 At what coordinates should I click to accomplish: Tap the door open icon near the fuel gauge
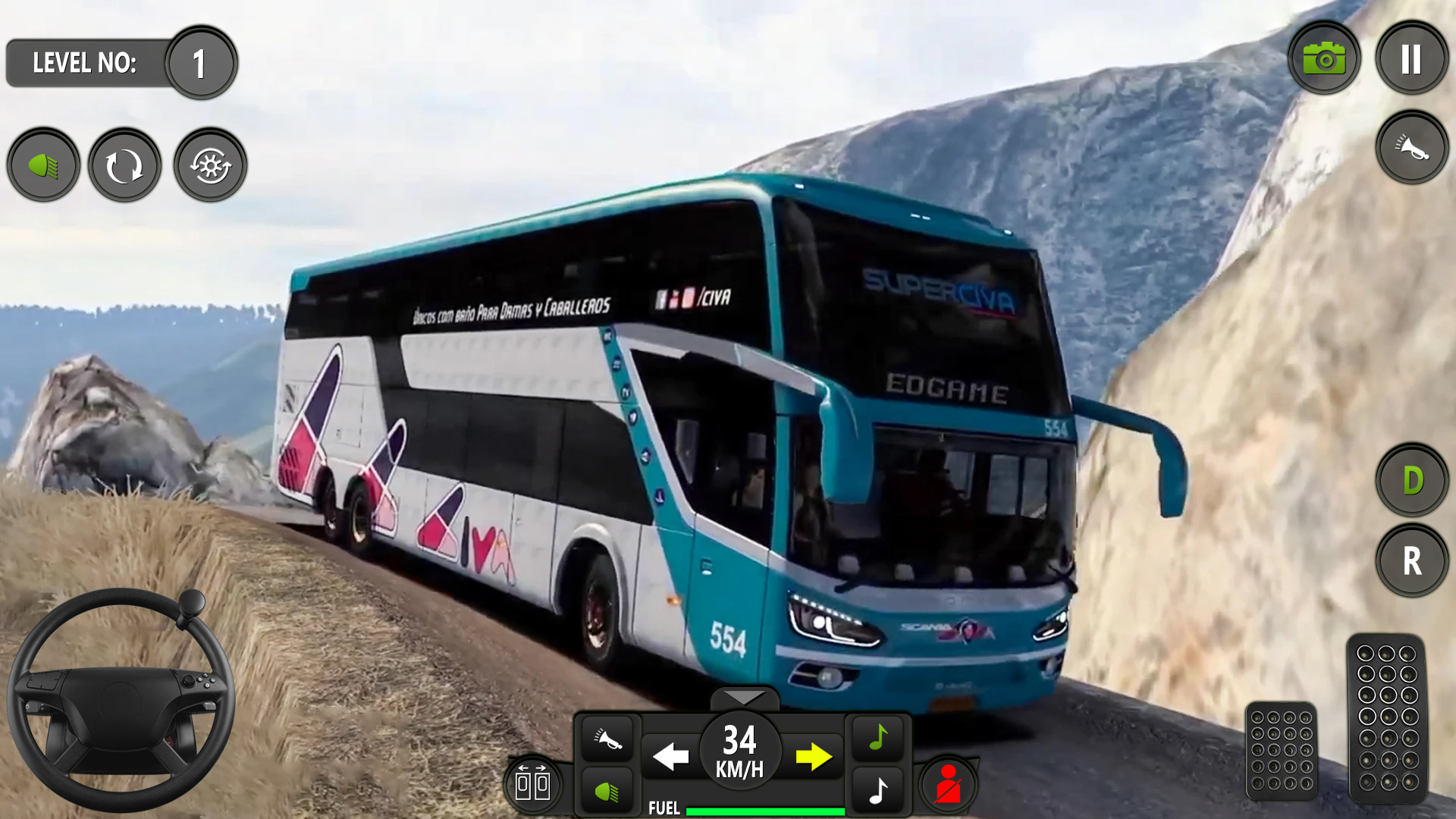(535, 783)
